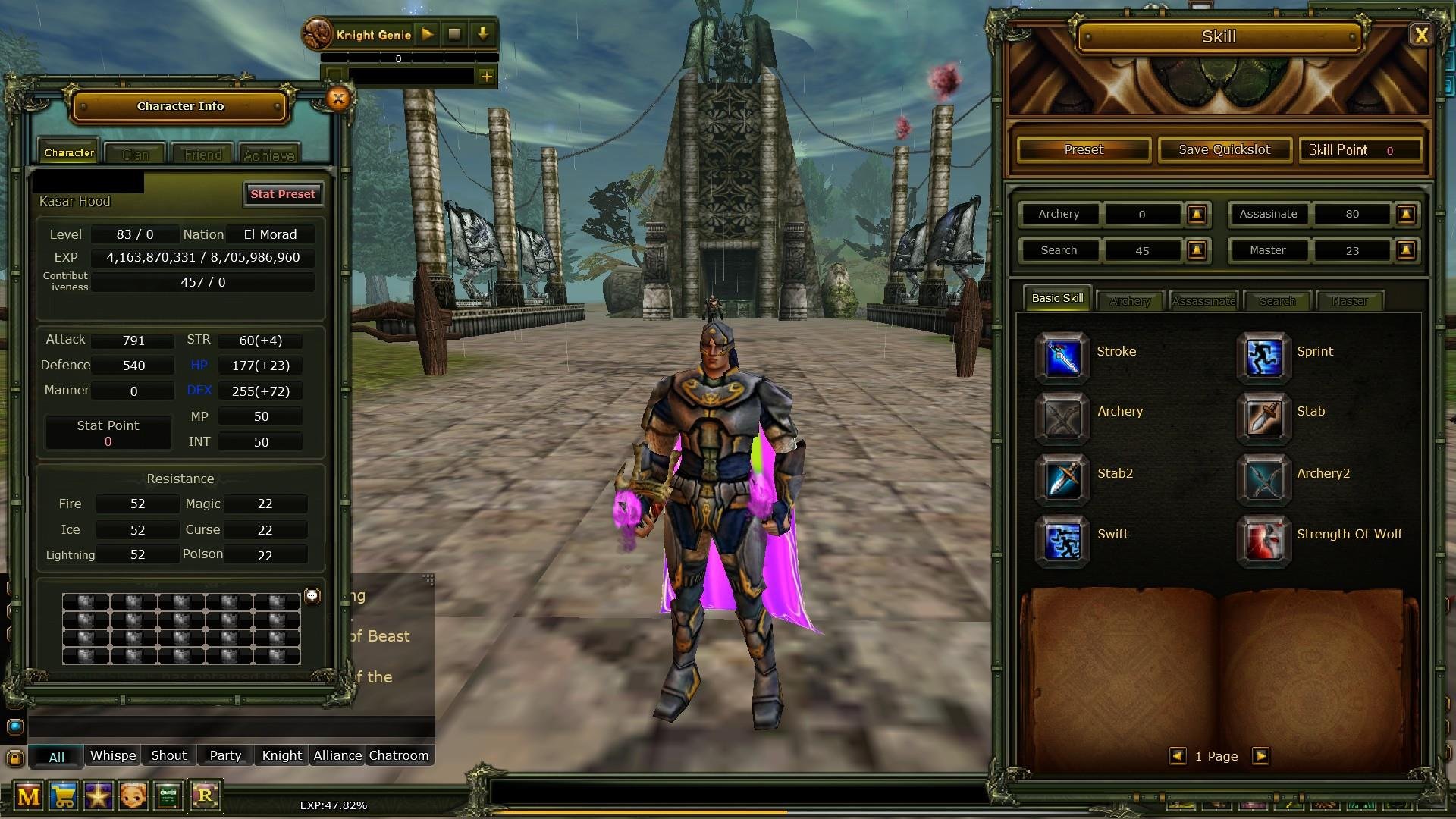Start the Knight Genie with play button
The image size is (1456, 819).
pos(427,33)
